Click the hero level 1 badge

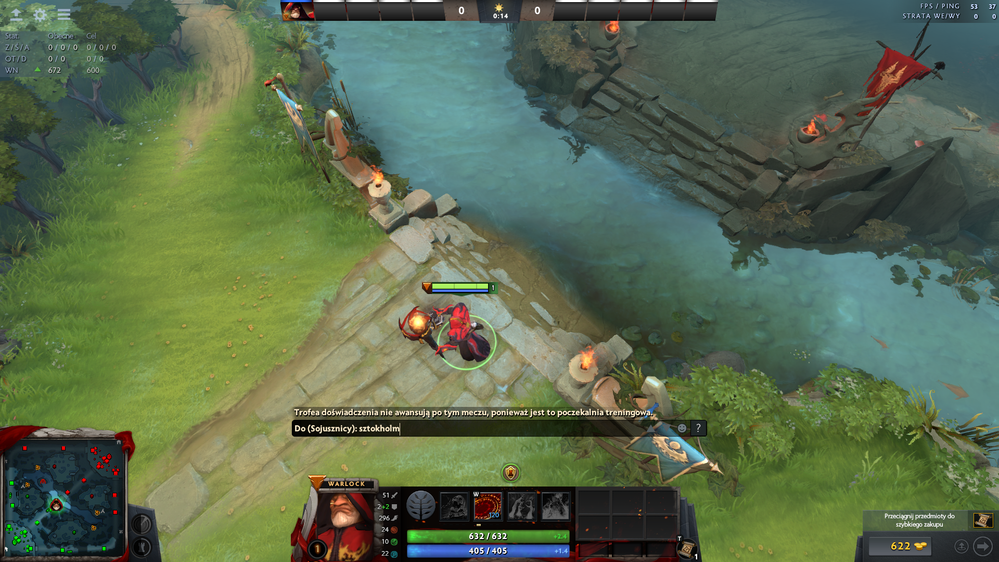tap(317, 548)
